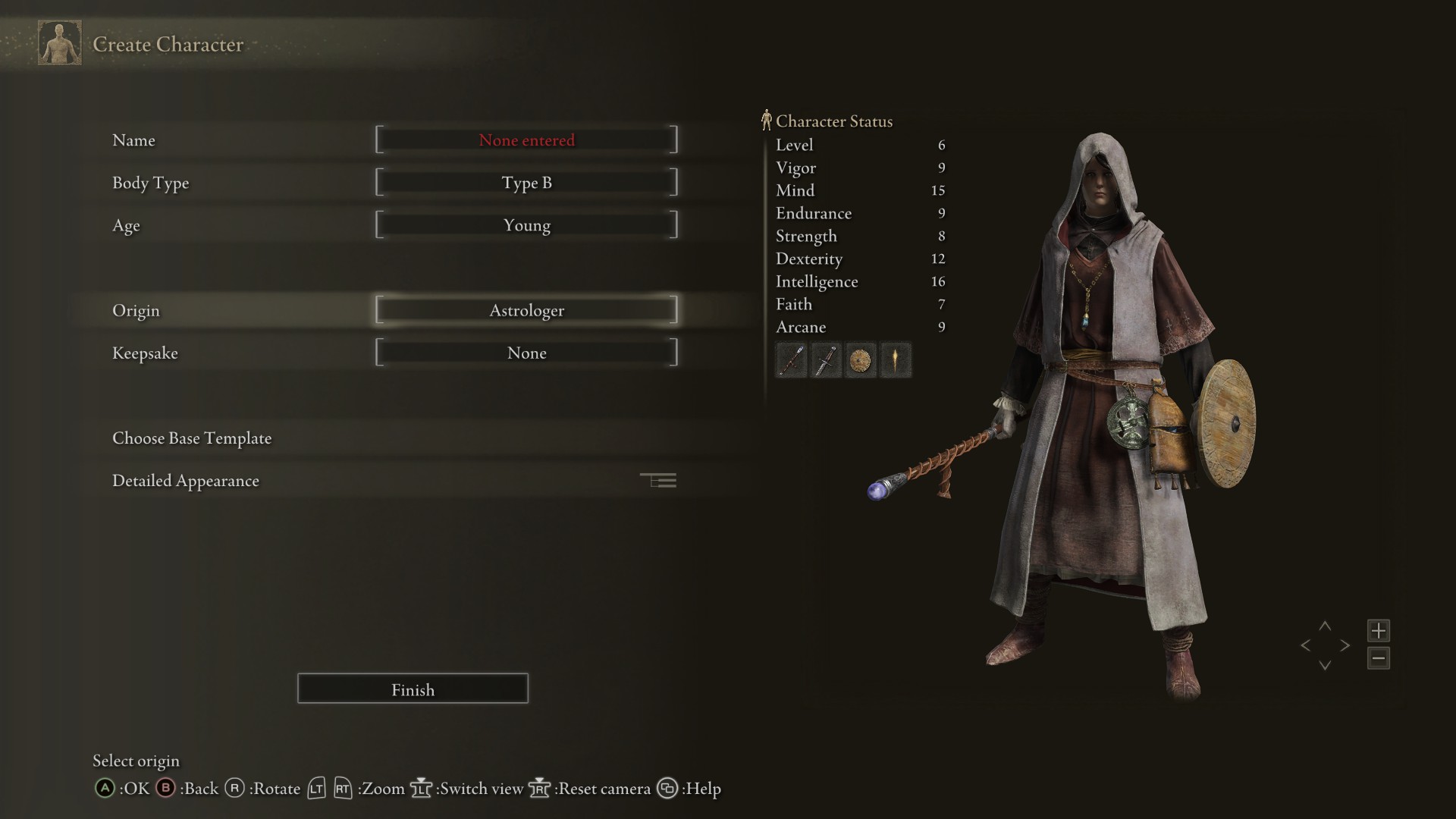Open the Age selection
Screen dimensions: 1456x819
point(526,225)
